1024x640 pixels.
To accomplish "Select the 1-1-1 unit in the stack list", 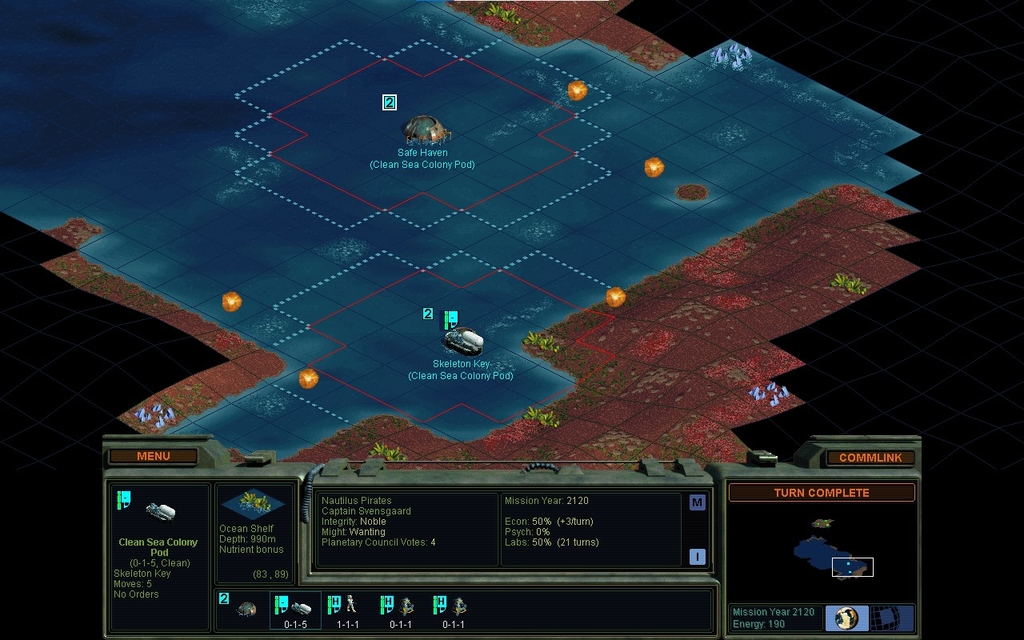I will coord(347,609).
